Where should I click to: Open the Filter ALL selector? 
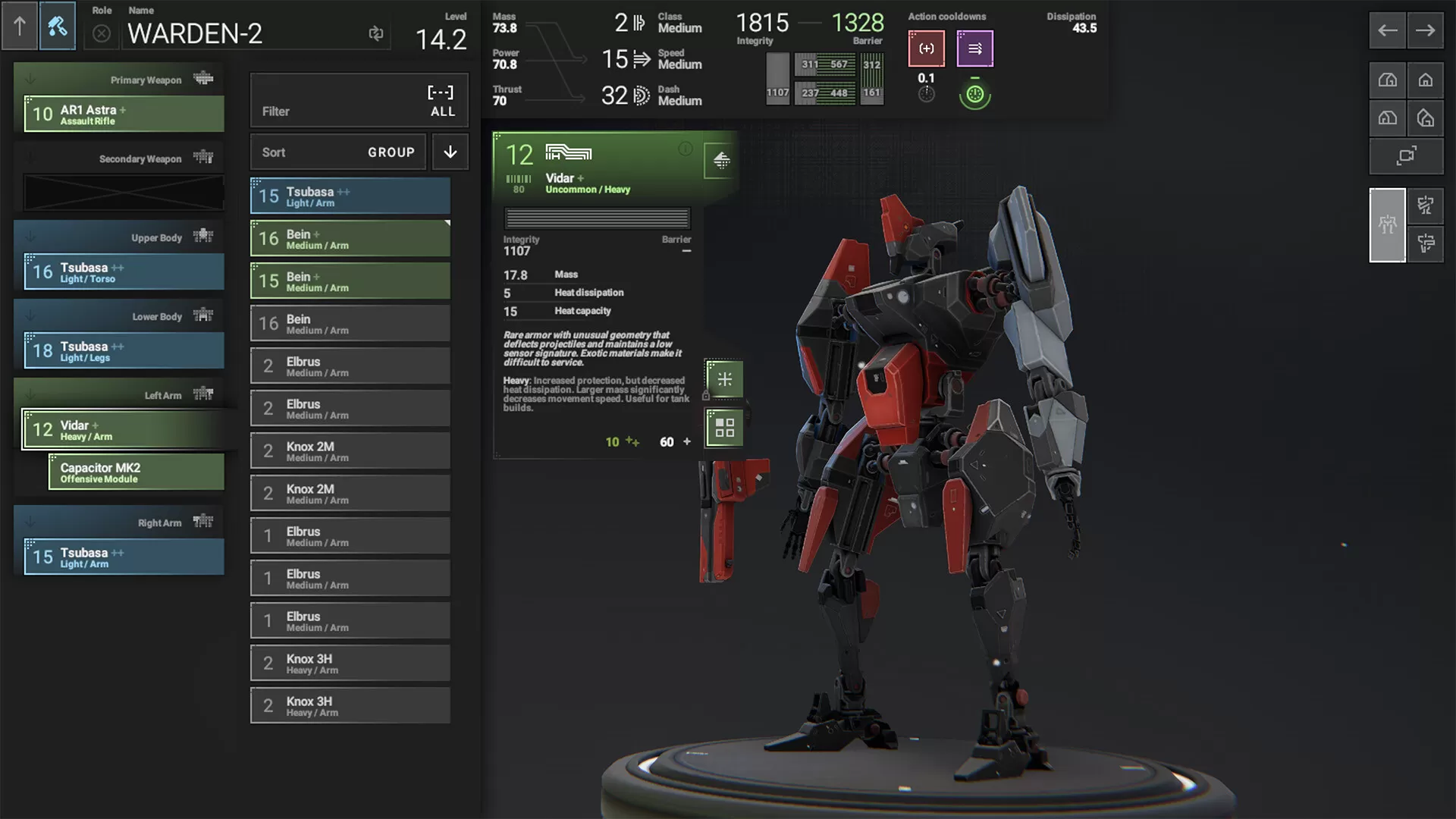(359, 101)
